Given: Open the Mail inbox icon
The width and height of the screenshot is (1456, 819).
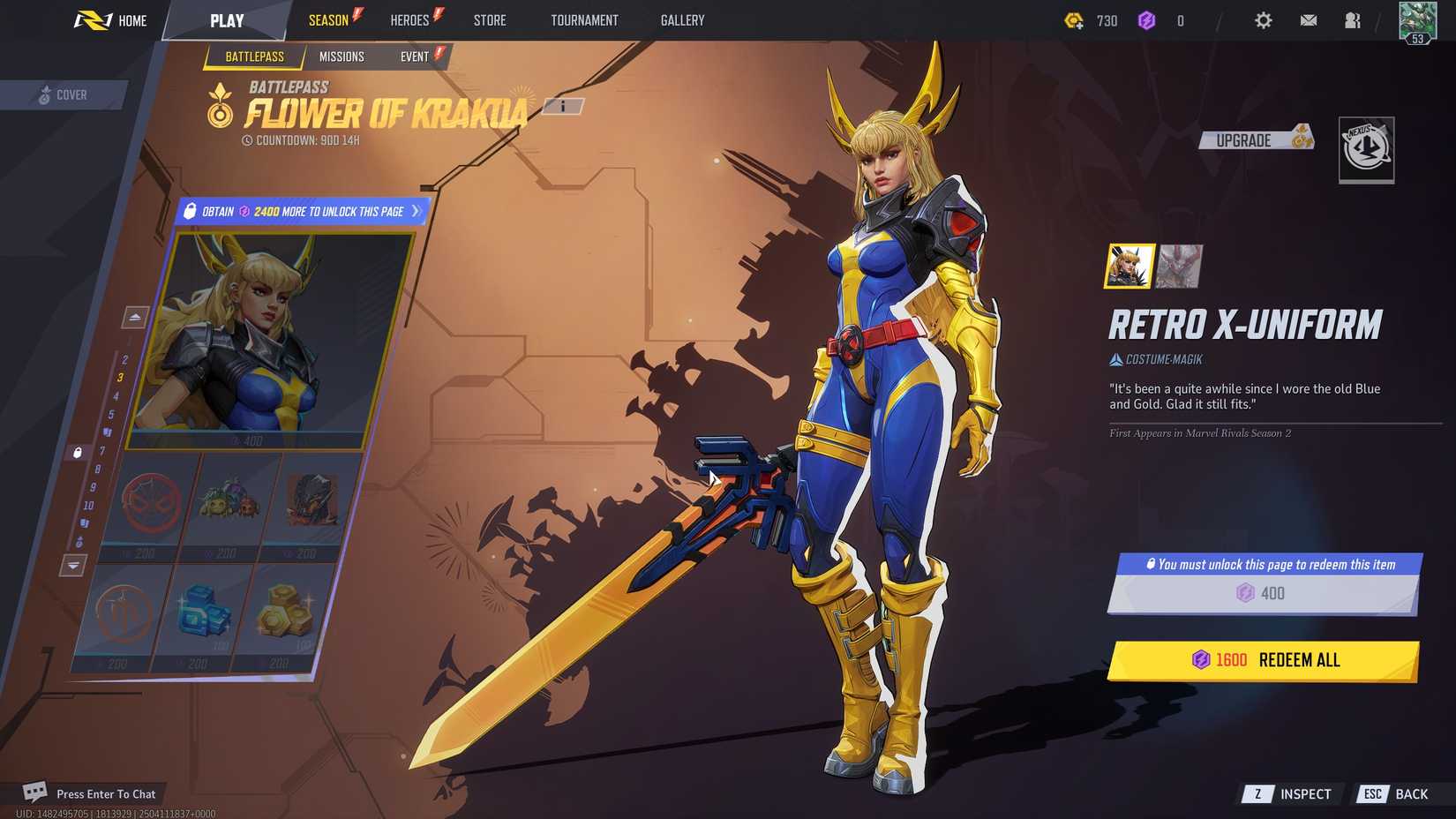Looking at the screenshot, I should click(x=1308, y=20).
